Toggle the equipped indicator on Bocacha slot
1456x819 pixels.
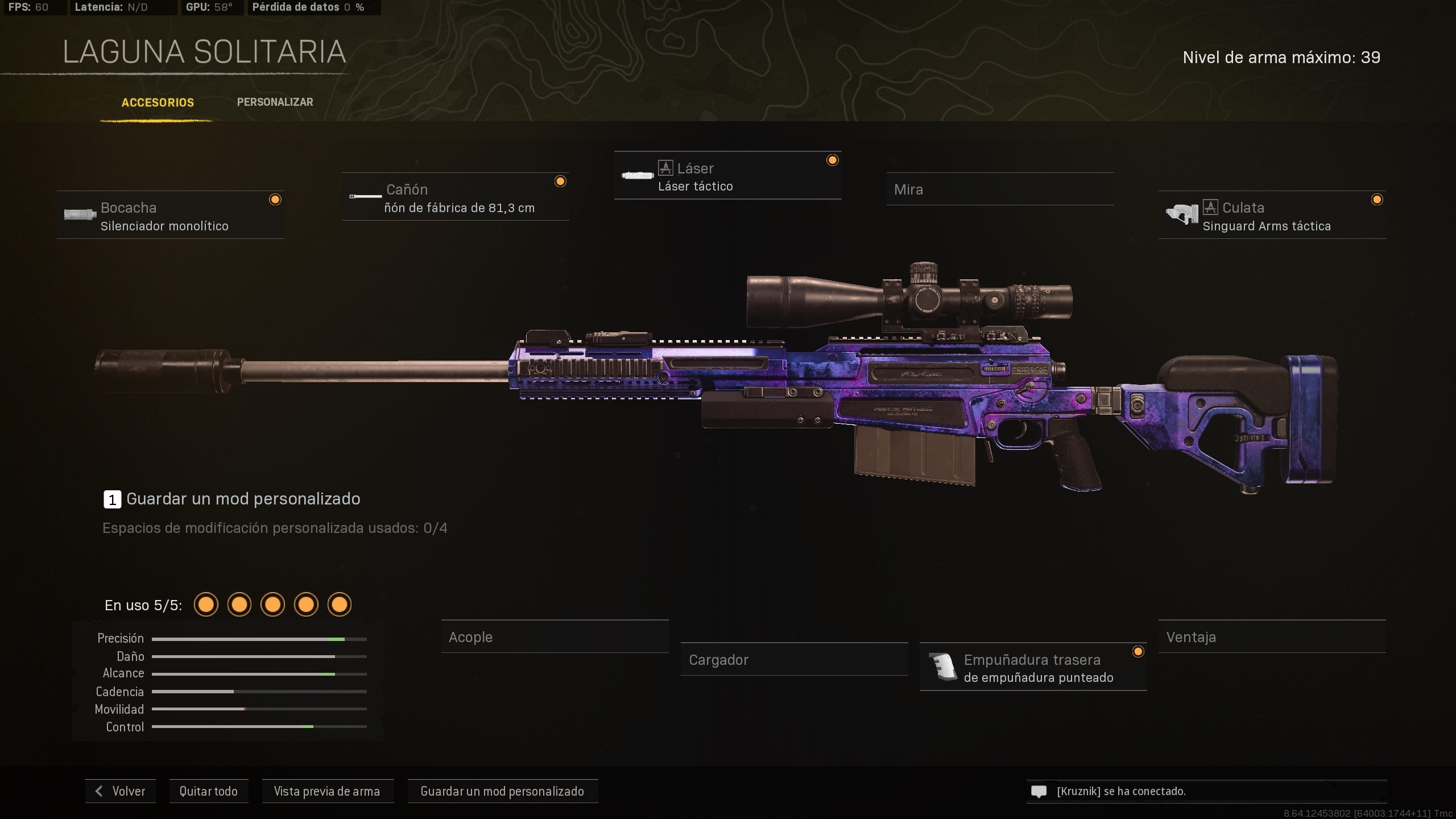(276, 199)
